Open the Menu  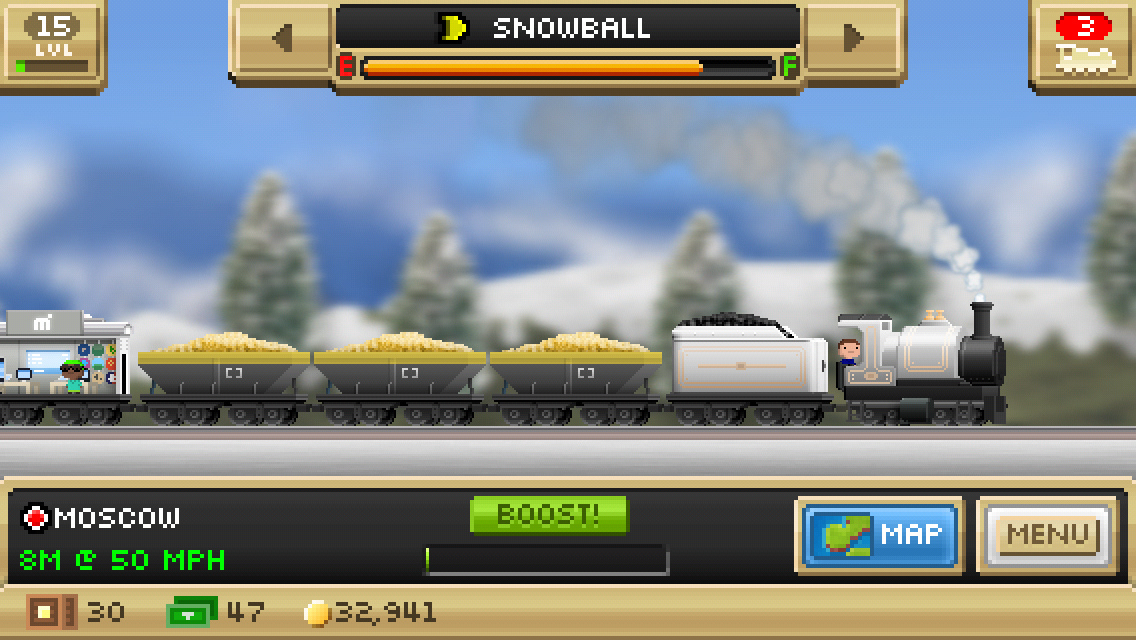(x=1047, y=535)
